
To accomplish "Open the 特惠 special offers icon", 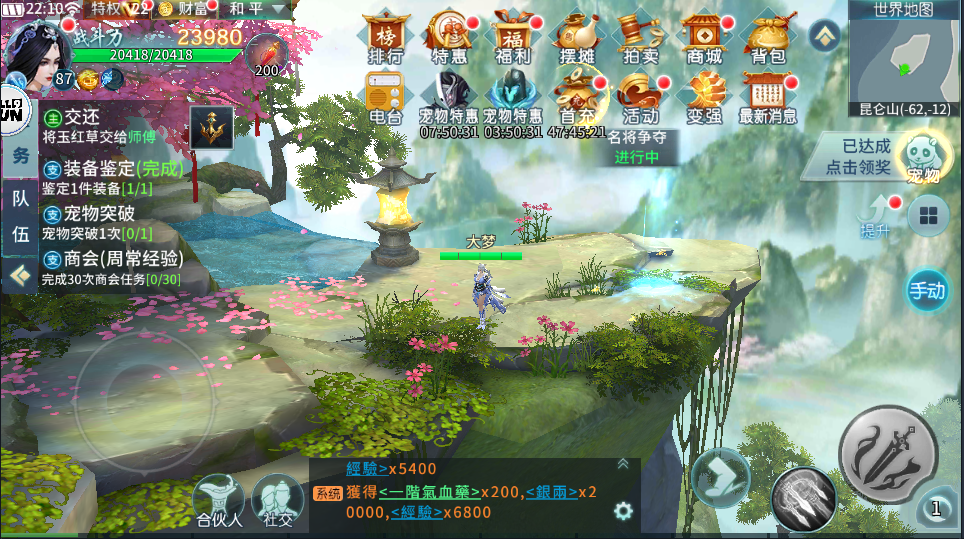I will click(x=448, y=38).
